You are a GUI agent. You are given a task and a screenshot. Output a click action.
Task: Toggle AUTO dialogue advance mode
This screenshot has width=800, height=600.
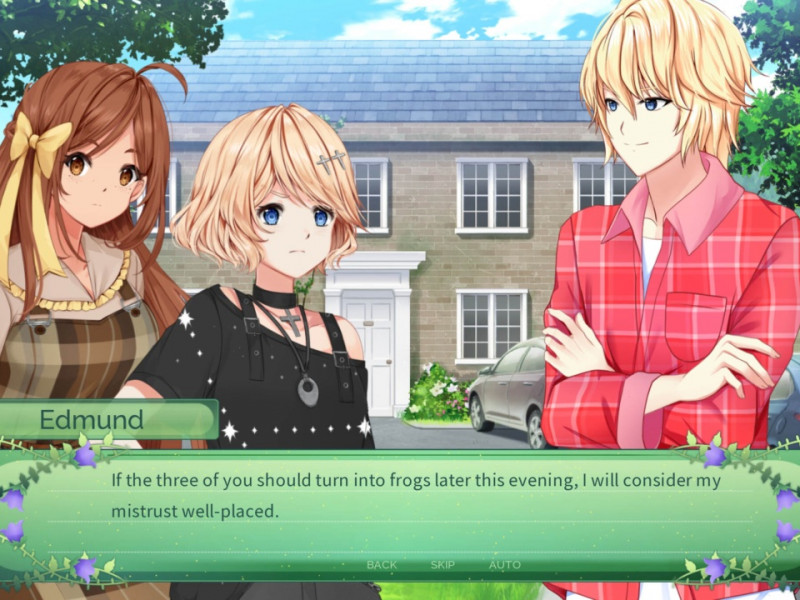point(504,565)
